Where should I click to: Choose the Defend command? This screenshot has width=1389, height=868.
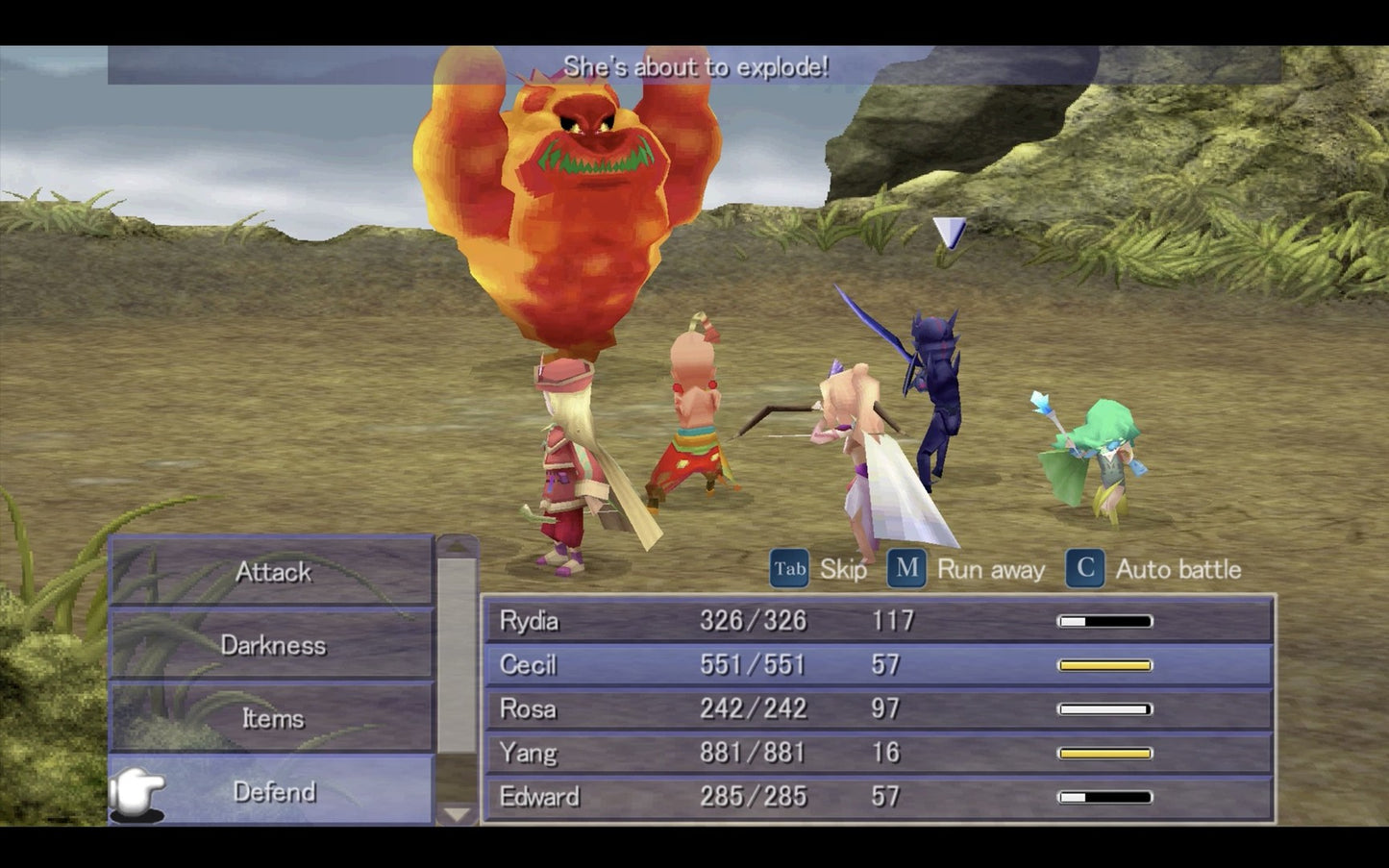(x=272, y=792)
